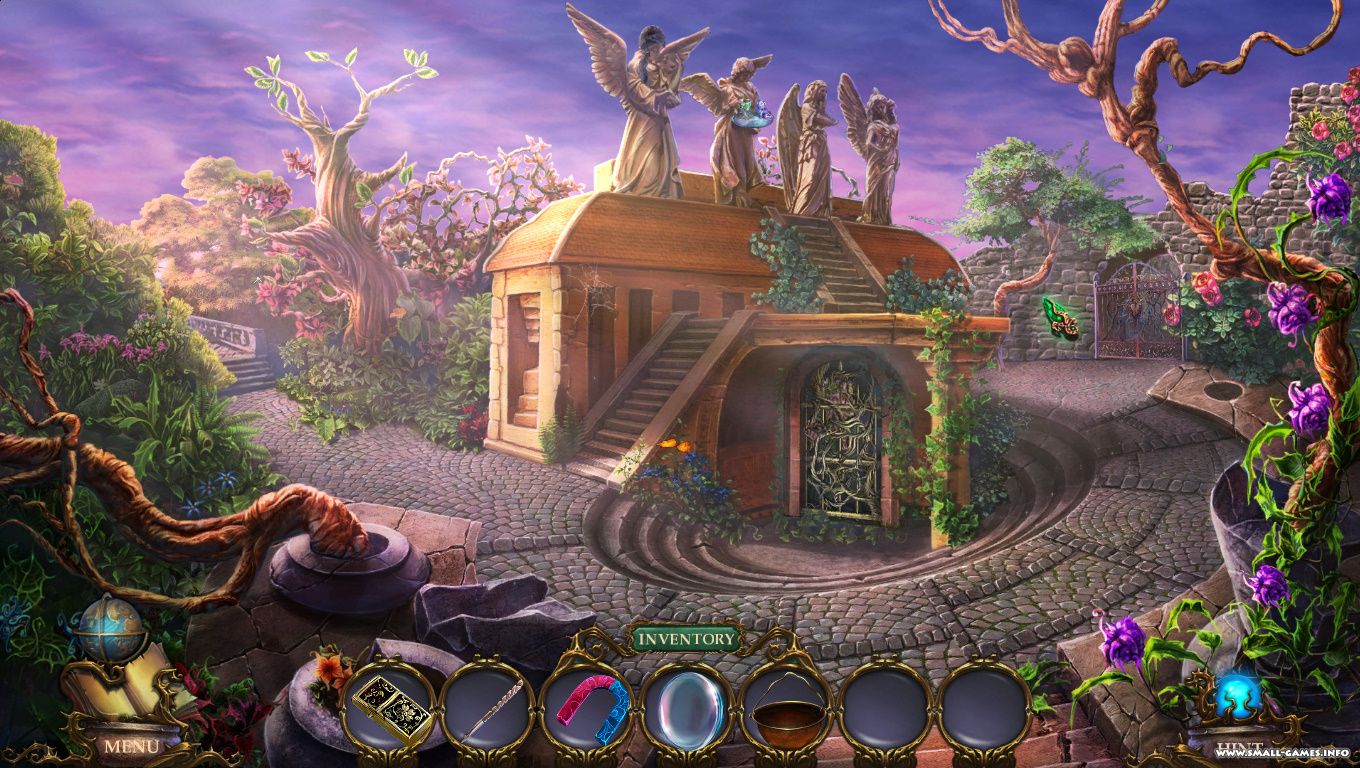Open the Menu button
1360x768 pixels.
[131, 746]
